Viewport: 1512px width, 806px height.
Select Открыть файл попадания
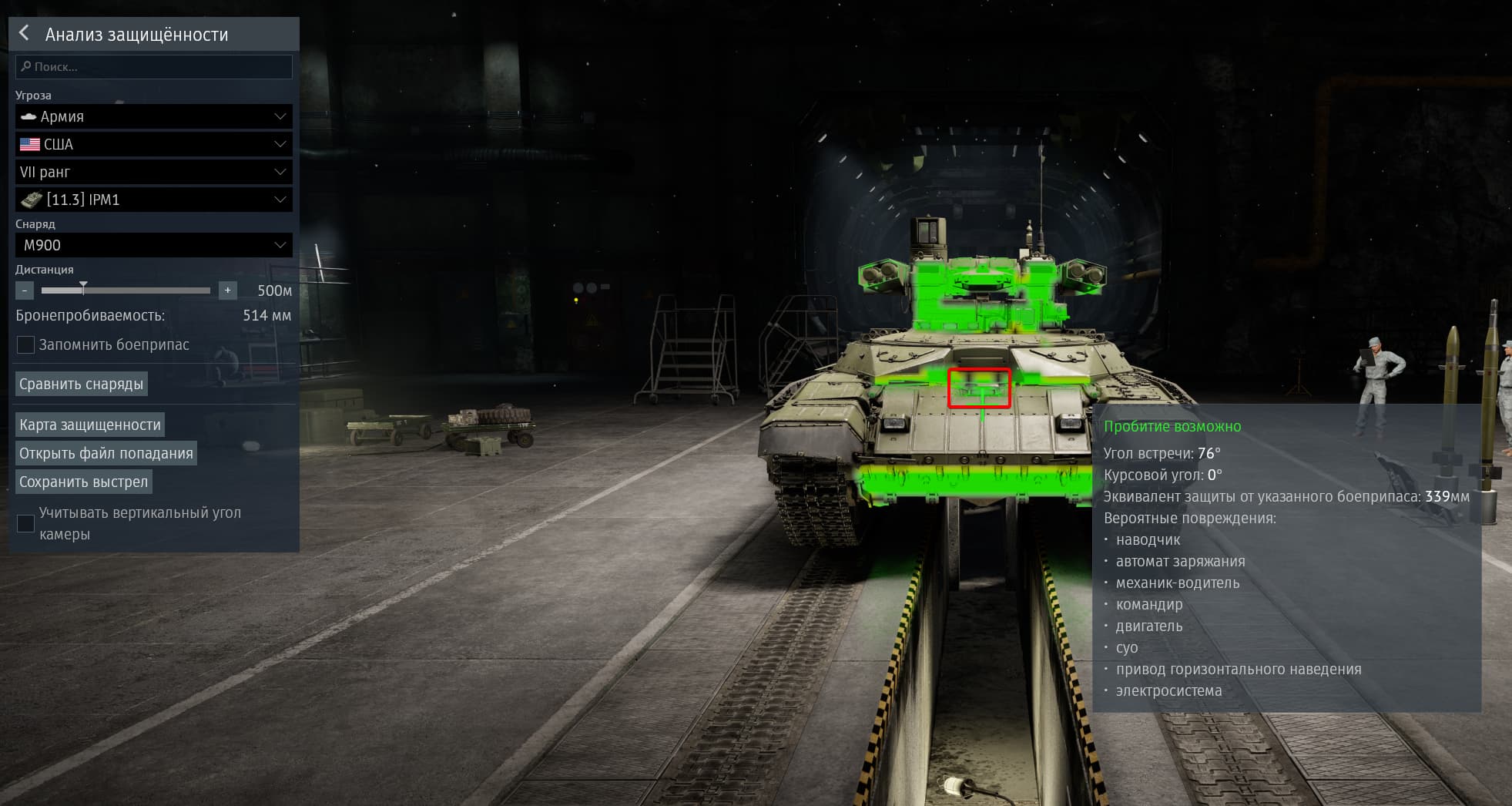pyautogui.click(x=106, y=453)
